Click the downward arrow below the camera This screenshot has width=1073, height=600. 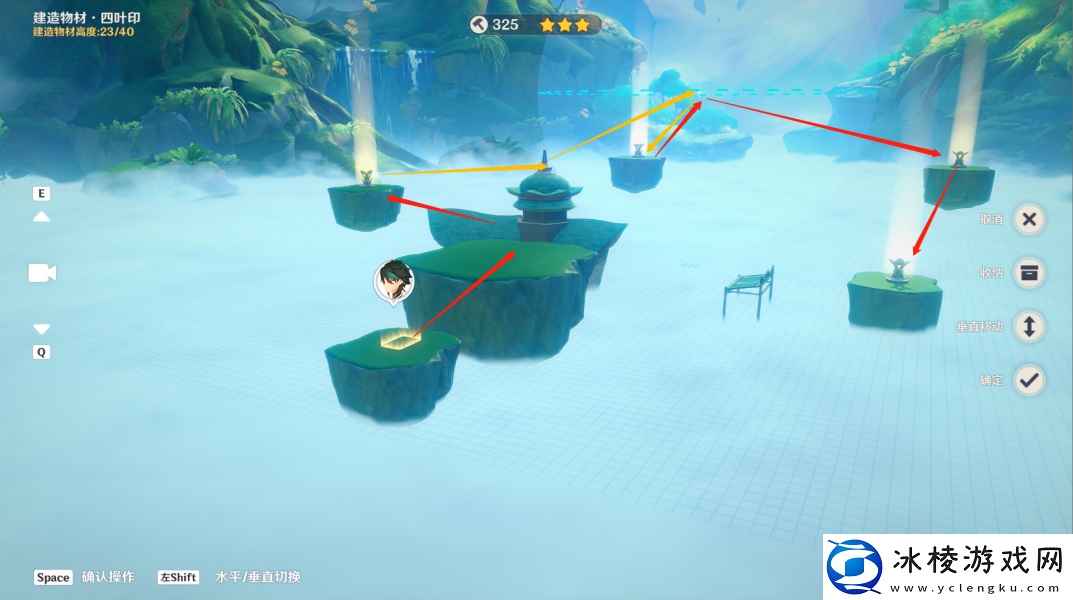click(42, 329)
